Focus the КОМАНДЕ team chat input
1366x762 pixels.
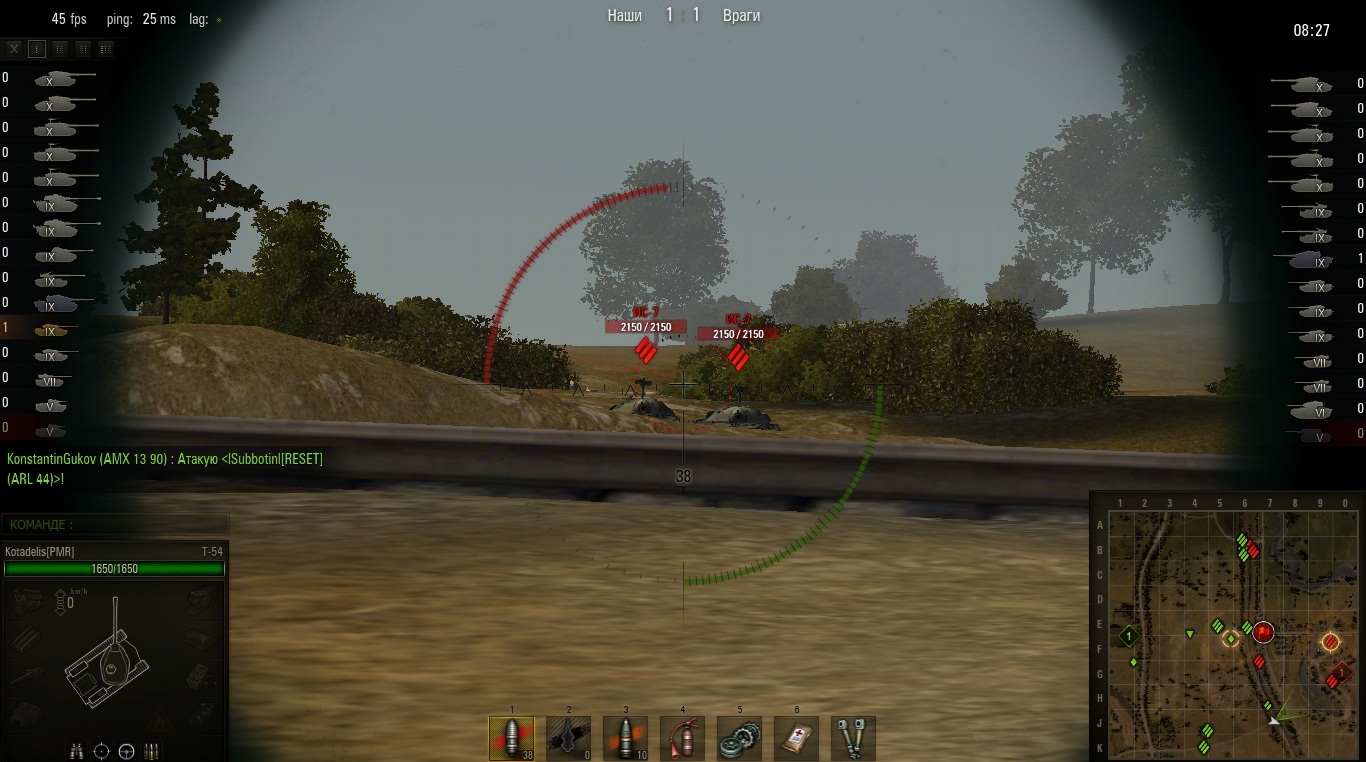click(115, 524)
